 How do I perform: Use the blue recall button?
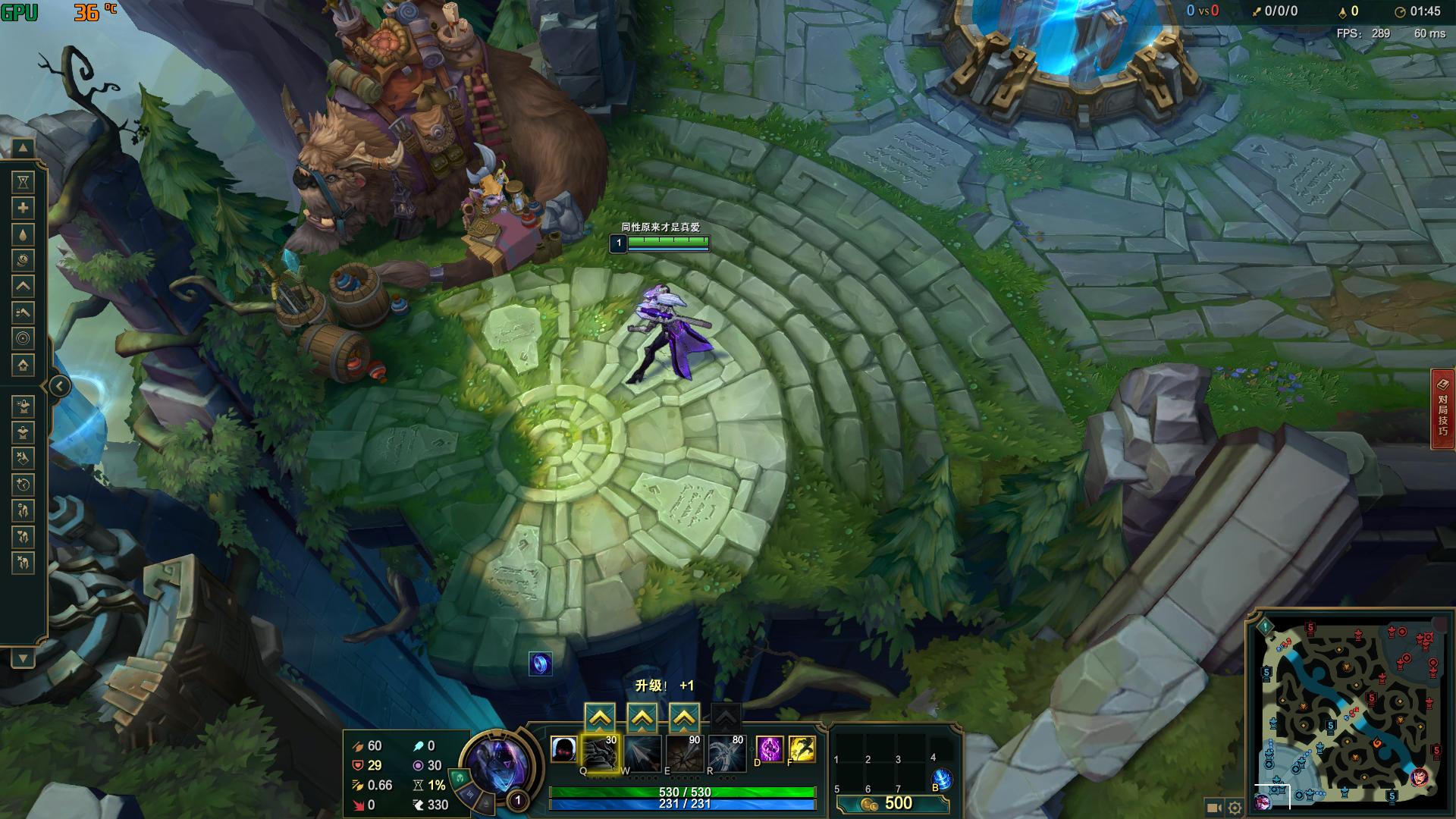pyautogui.click(x=940, y=779)
